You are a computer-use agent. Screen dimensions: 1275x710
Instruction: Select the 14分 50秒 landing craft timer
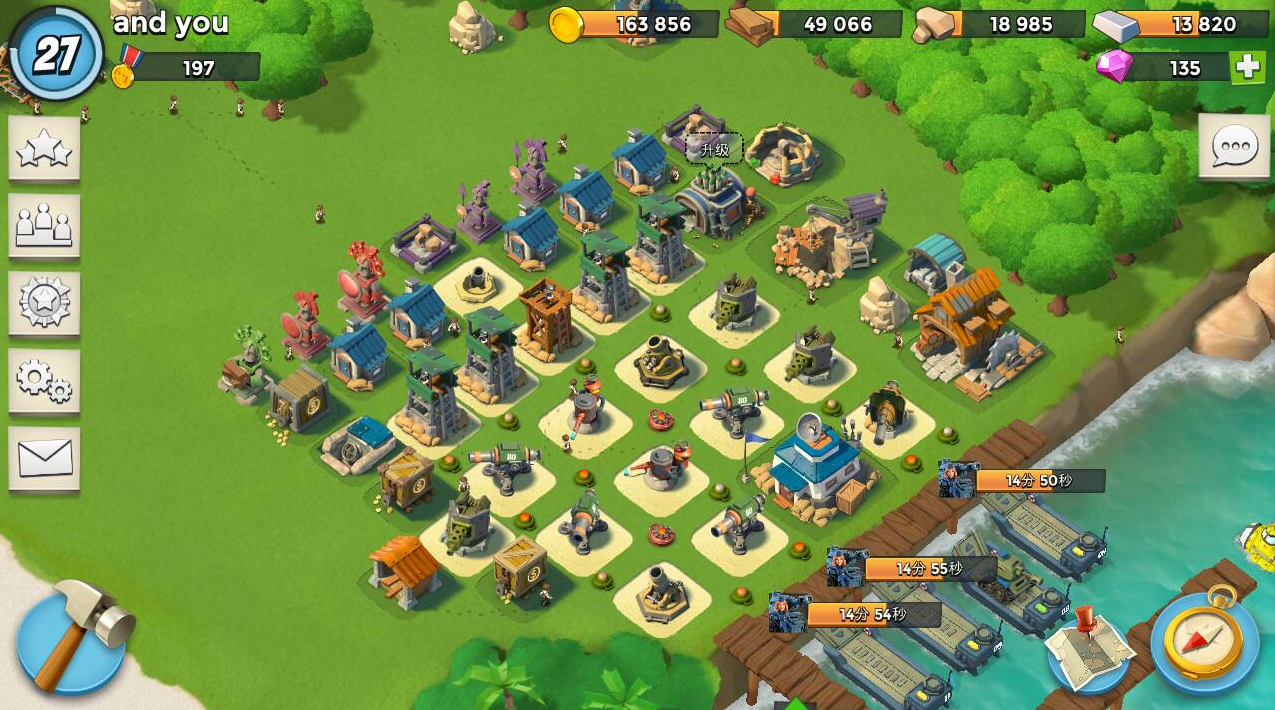tap(1038, 481)
